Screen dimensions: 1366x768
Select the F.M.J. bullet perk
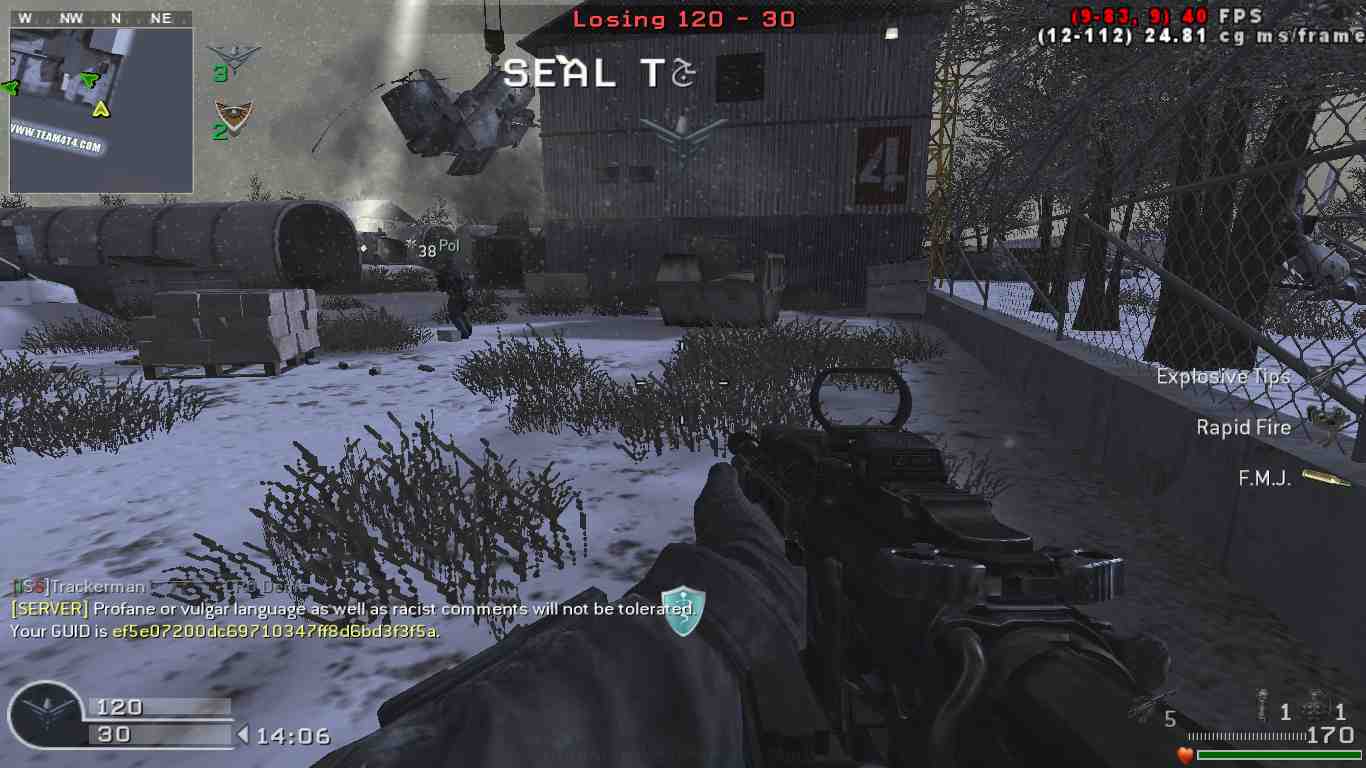[1326, 478]
